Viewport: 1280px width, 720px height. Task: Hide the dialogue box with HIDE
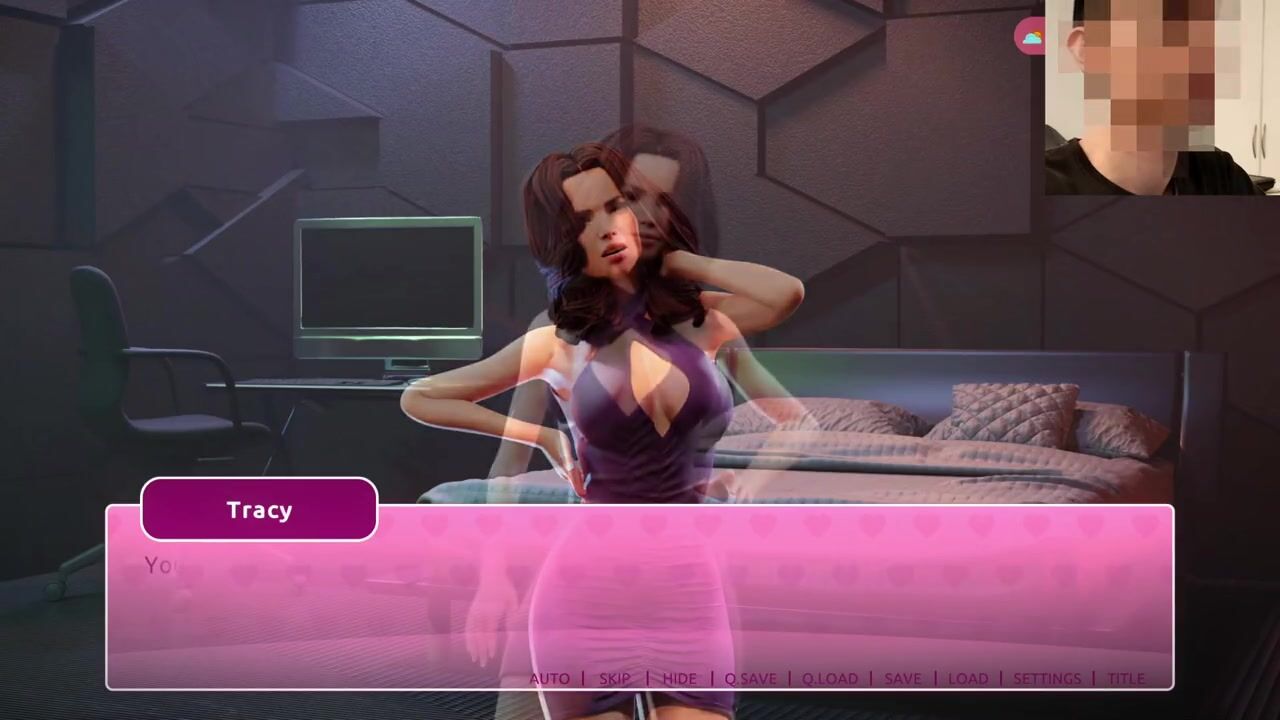coord(679,678)
